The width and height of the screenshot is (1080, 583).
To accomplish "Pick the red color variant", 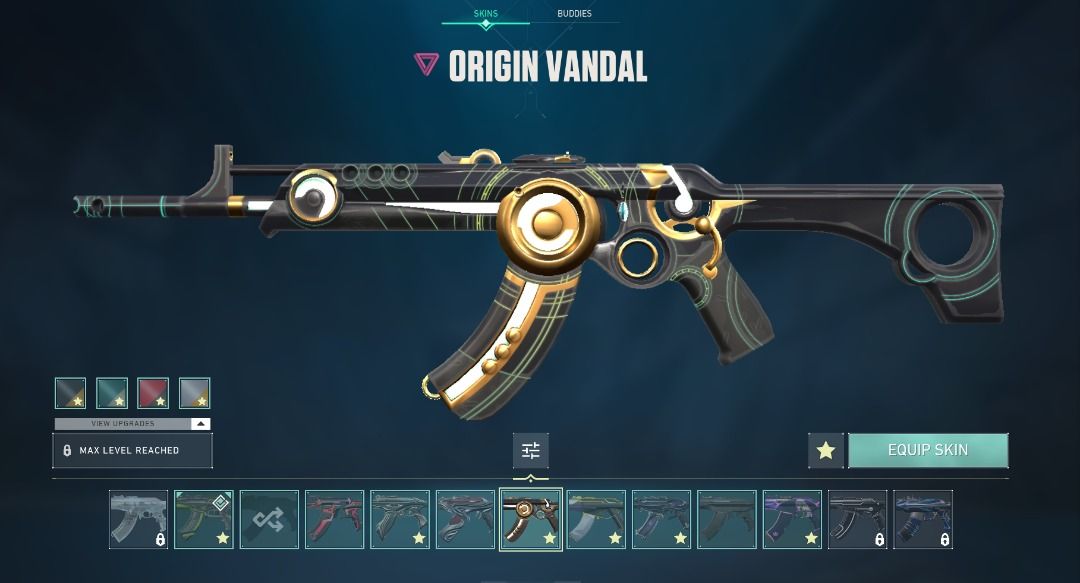I will pyautogui.click(x=153, y=393).
